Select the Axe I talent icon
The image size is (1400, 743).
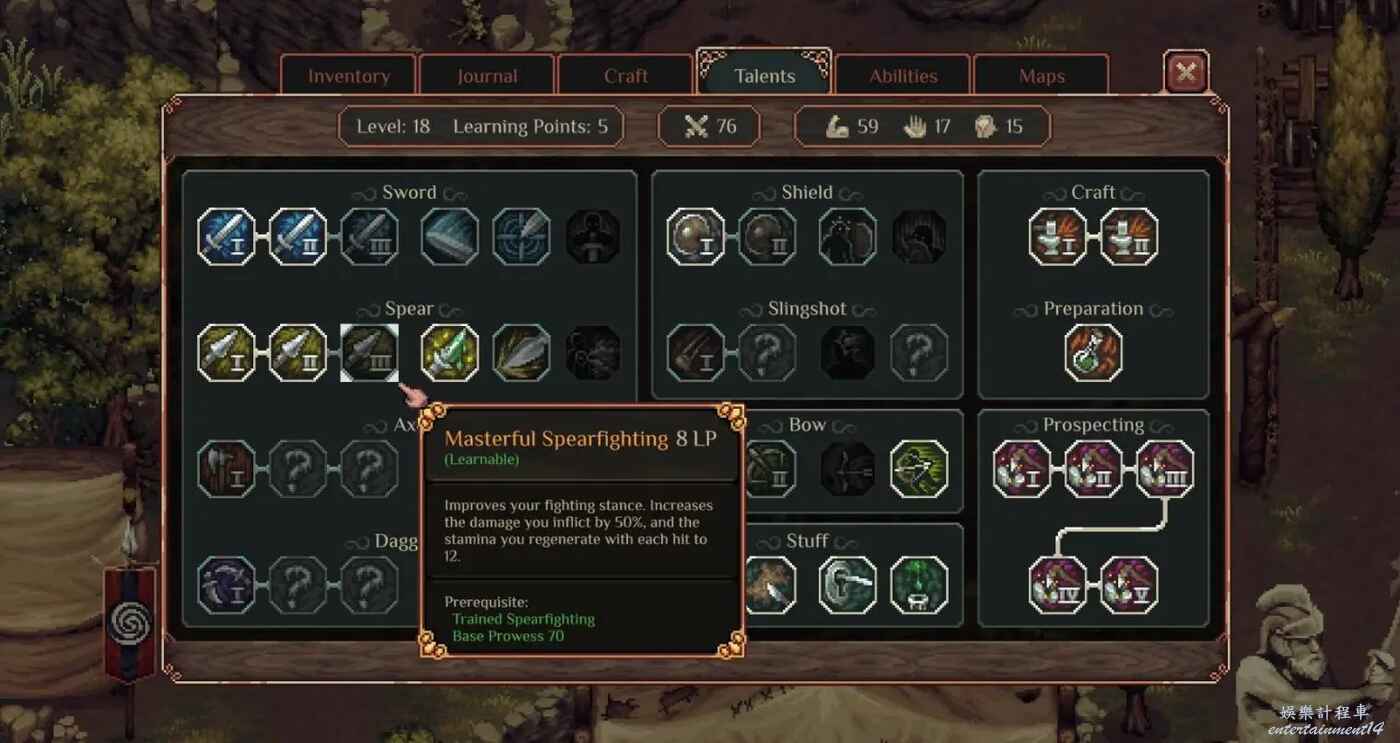point(226,469)
